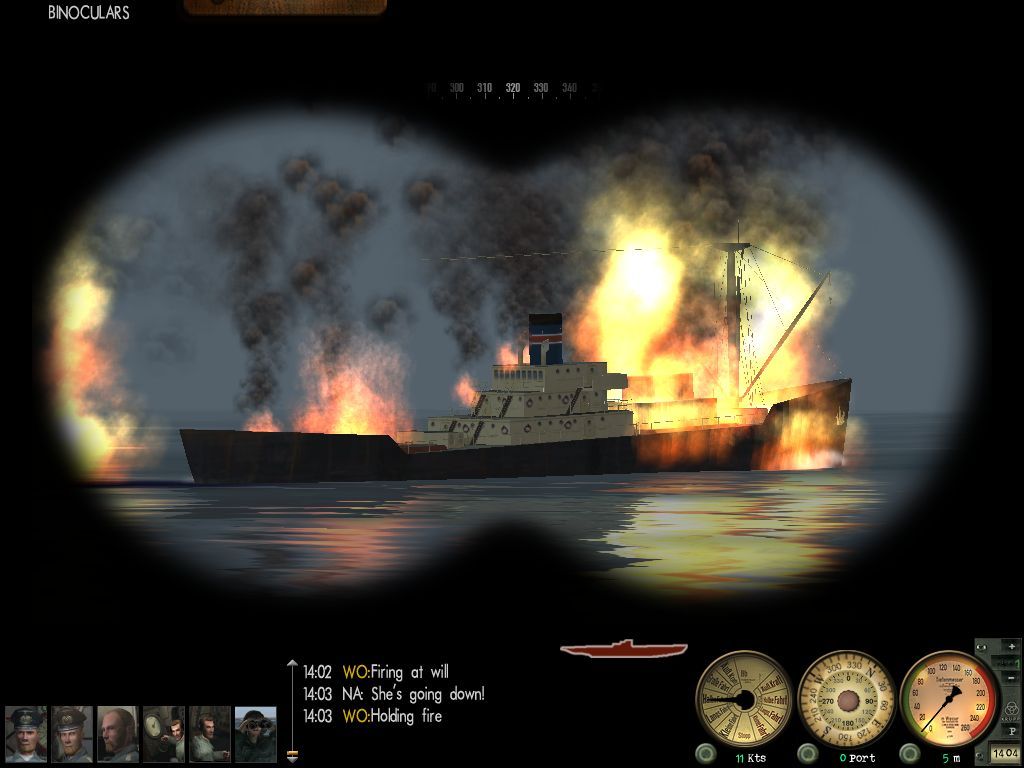Screen dimensions: 1024x768
Task: Increase time compression with the plus button
Action: pos(1011,647)
